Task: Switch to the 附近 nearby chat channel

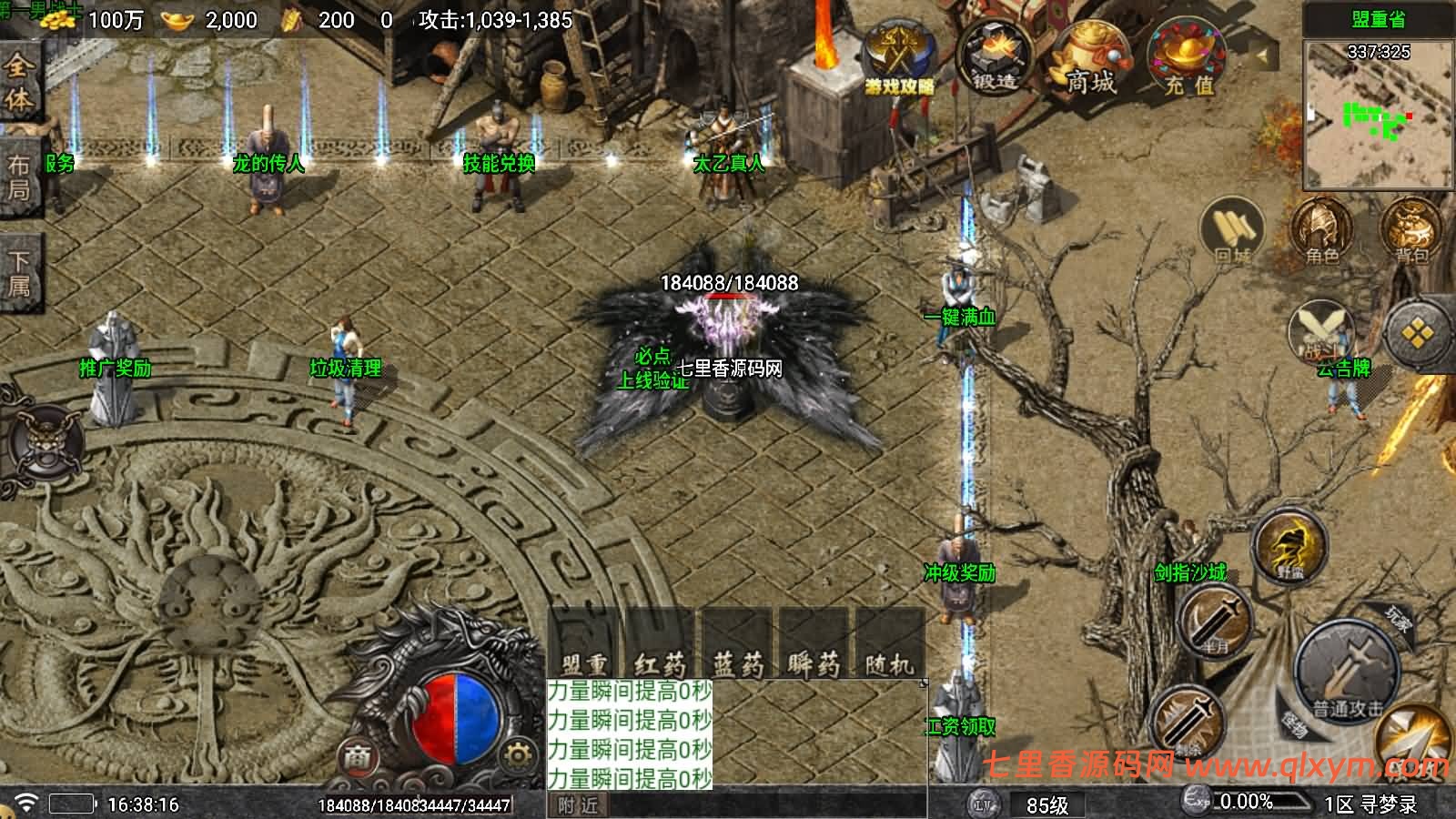Action: (x=579, y=805)
